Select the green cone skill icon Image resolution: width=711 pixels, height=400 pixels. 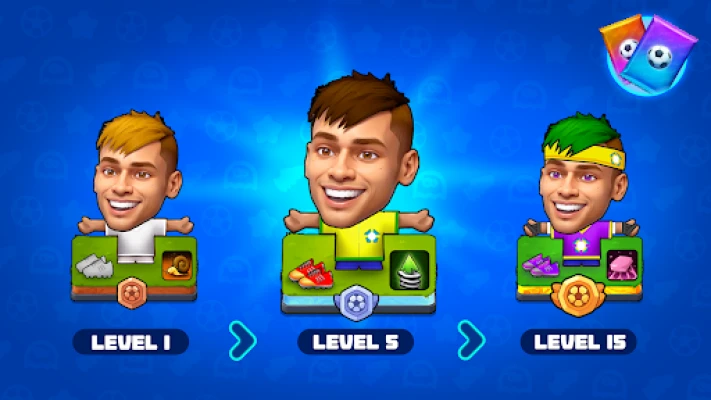408,268
